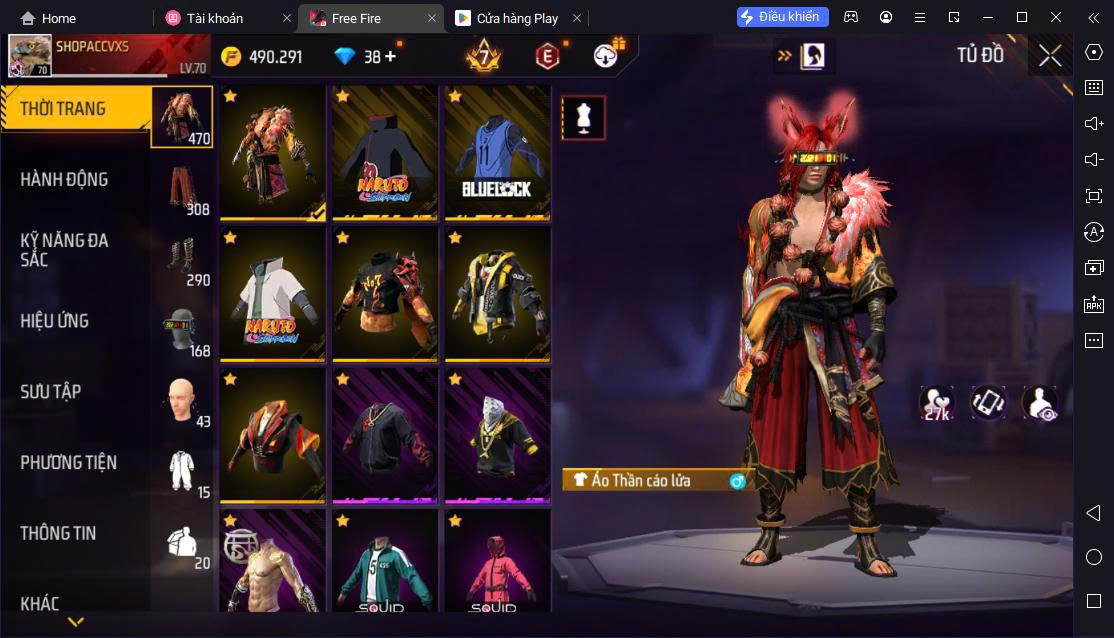Choose the pink Squid Game guard suit
1114x638 pixels.
(497, 562)
